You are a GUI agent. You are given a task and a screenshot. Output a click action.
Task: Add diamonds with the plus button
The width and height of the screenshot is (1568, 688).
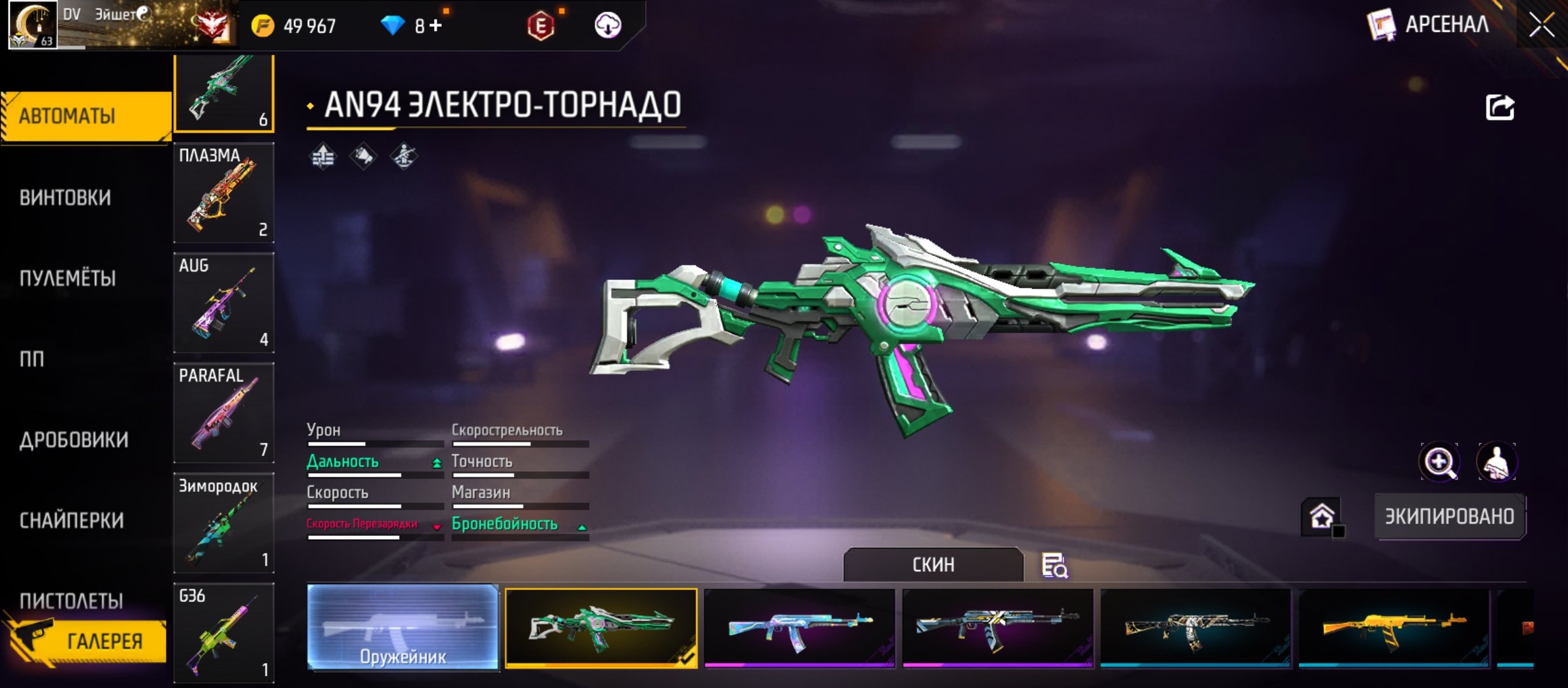pos(436,25)
